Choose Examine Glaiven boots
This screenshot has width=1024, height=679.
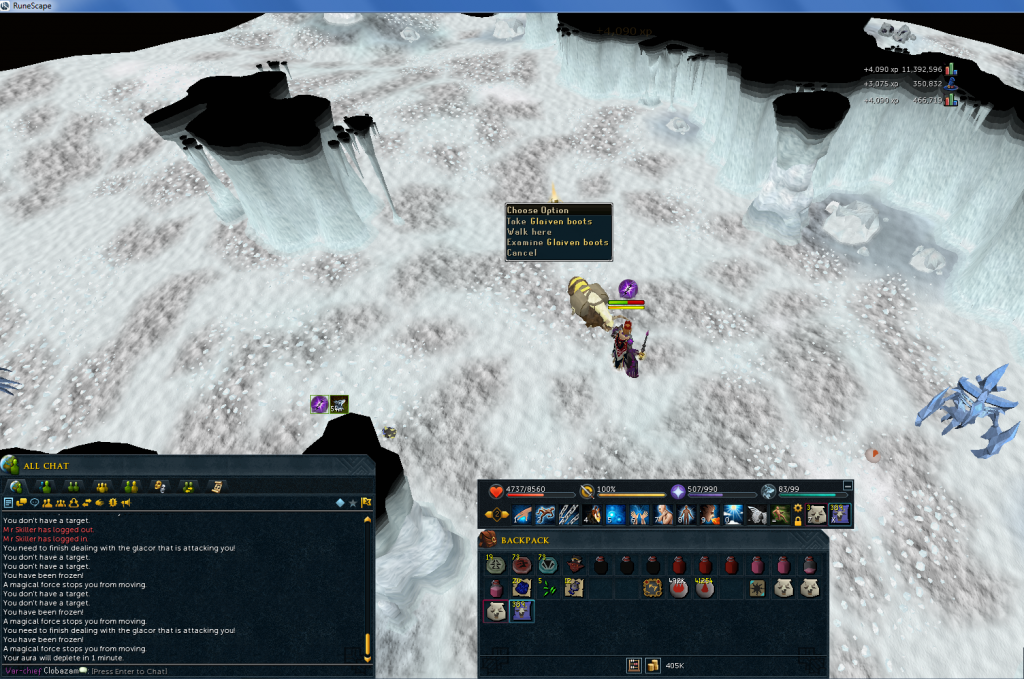tap(557, 242)
